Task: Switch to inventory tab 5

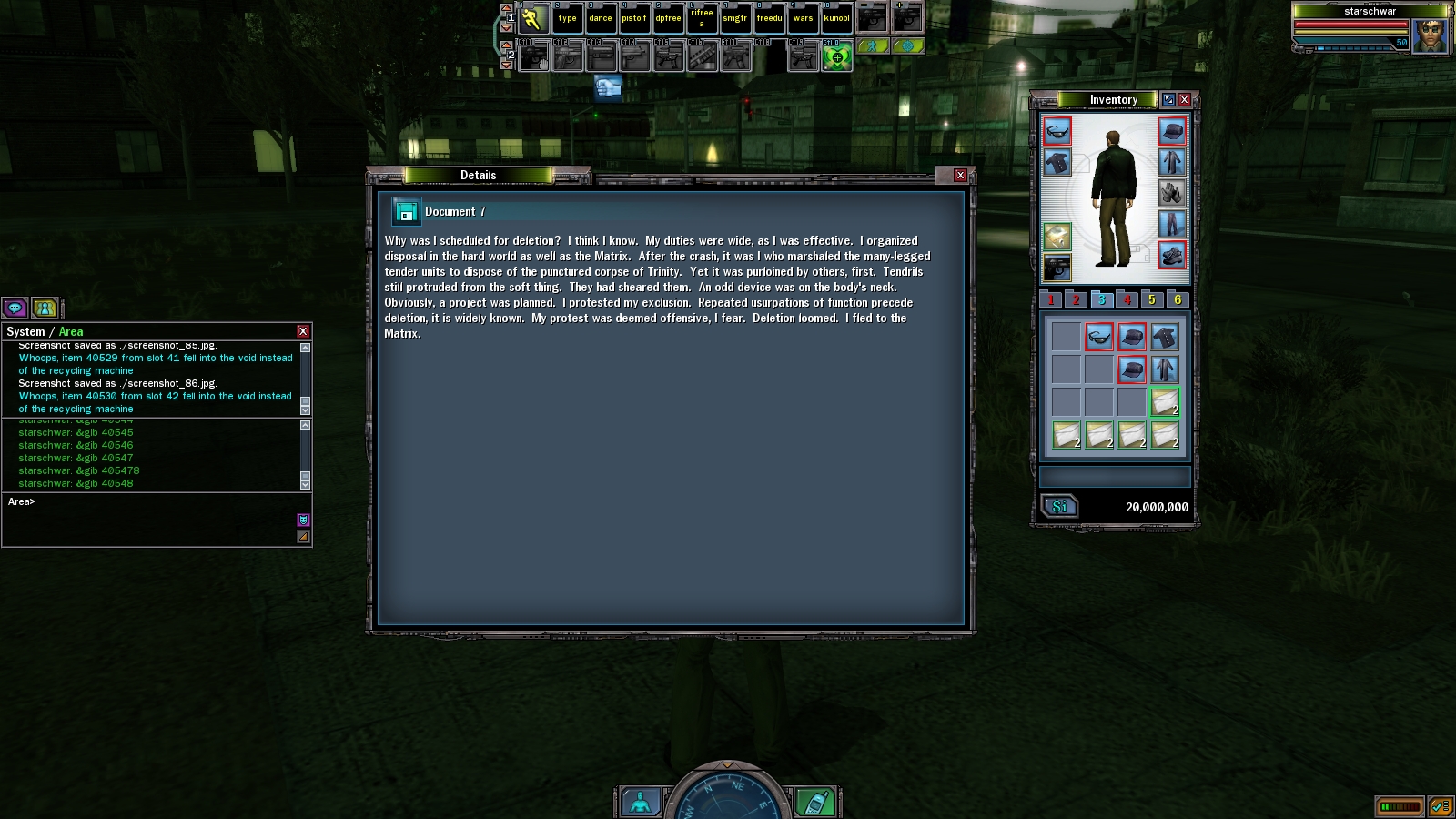Action: (x=1152, y=299)
